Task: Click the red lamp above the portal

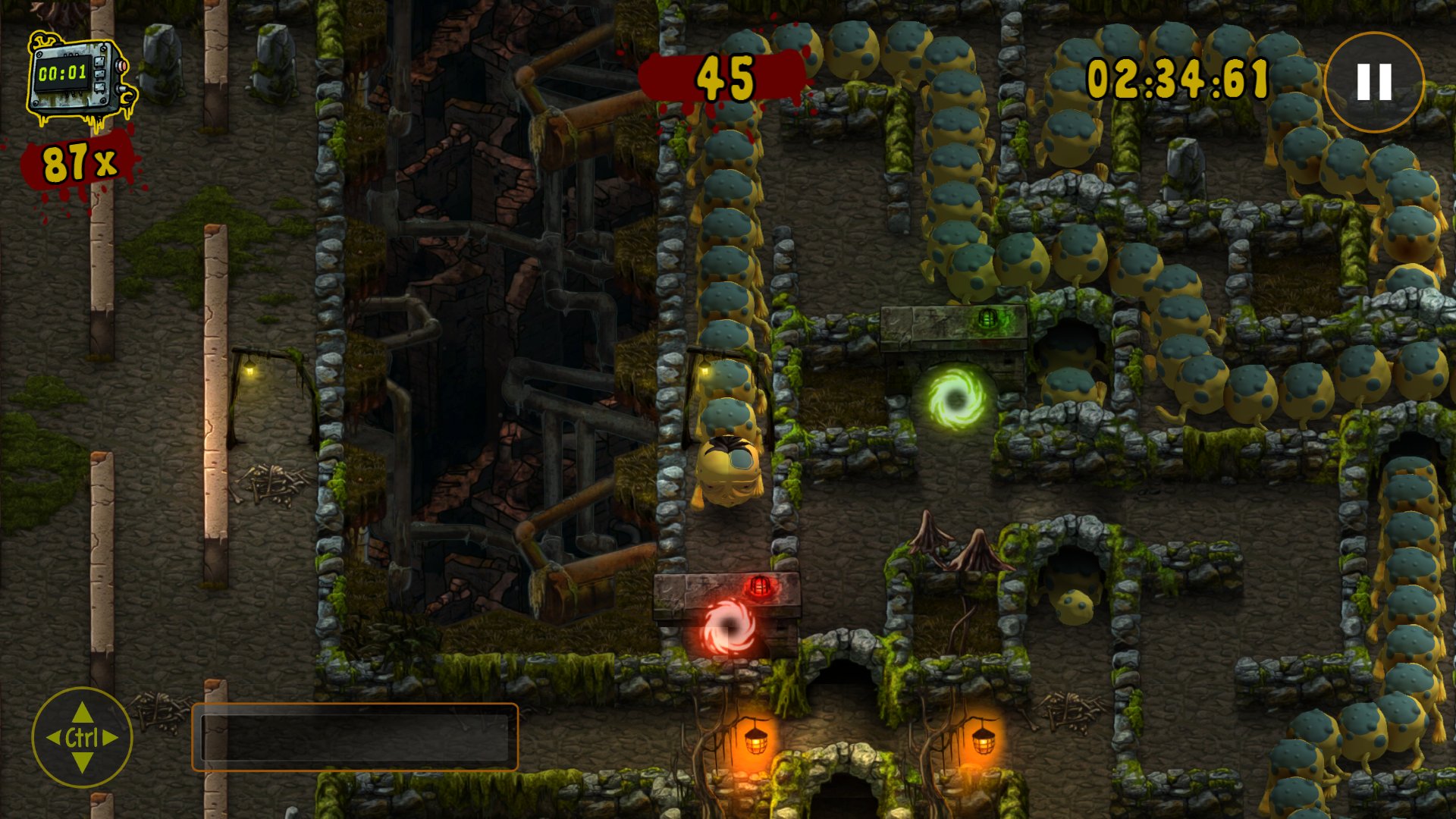Action: tap(758, 586)
